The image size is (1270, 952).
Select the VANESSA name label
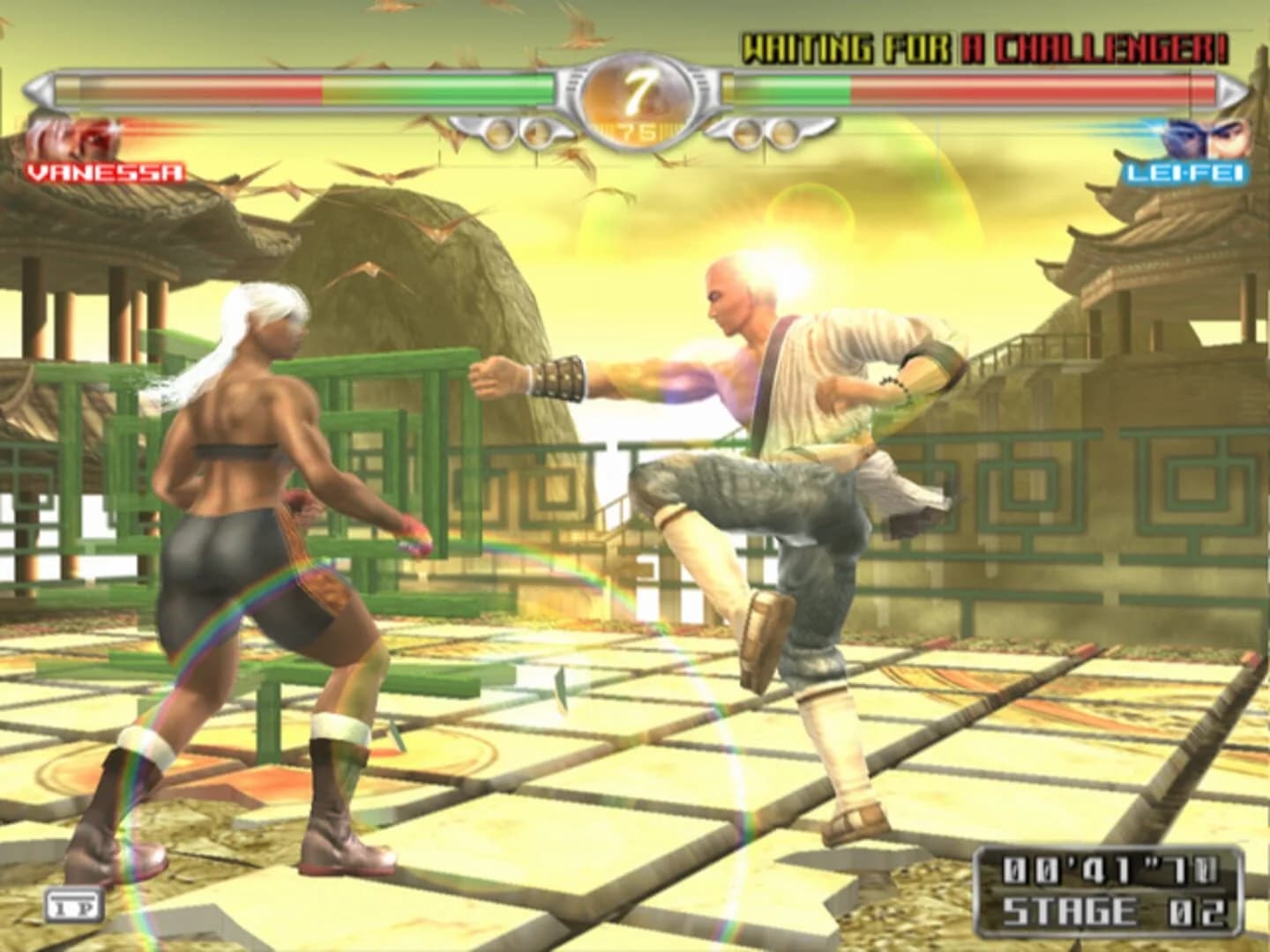105,173
